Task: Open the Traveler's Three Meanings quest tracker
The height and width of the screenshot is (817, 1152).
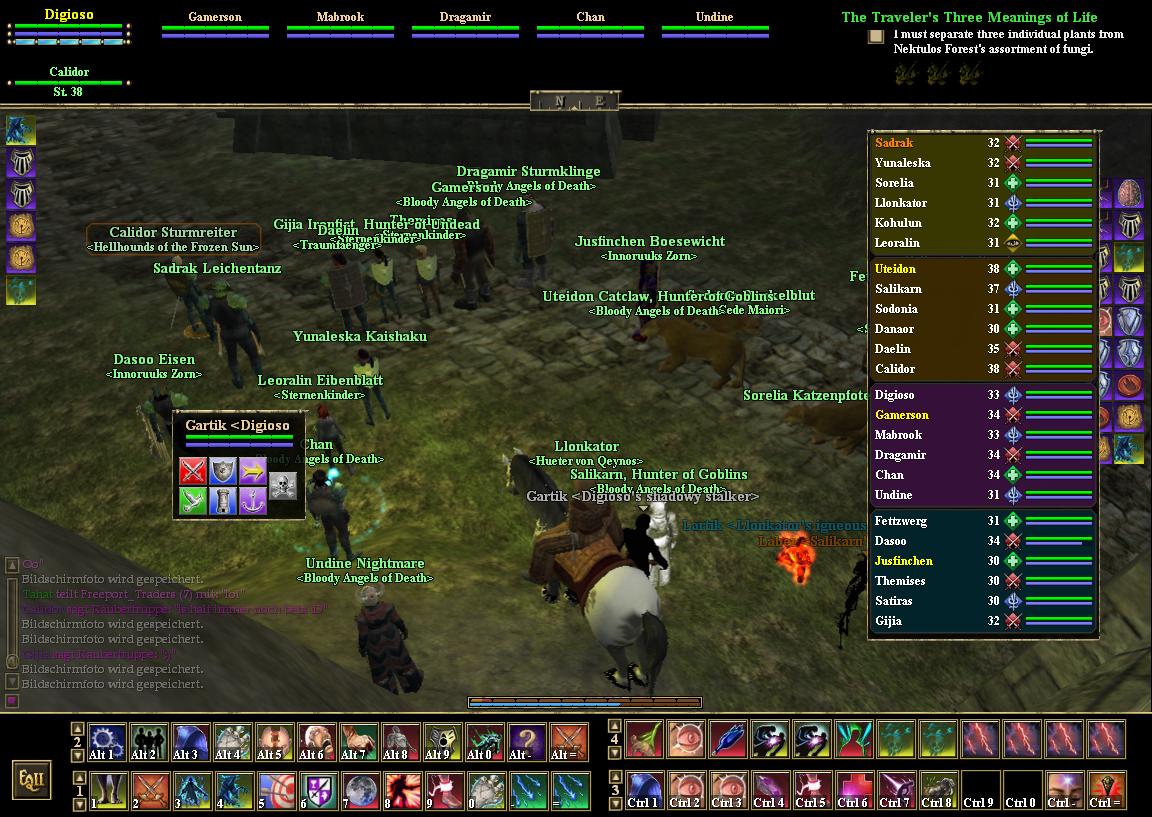Action: click(968, 17)
